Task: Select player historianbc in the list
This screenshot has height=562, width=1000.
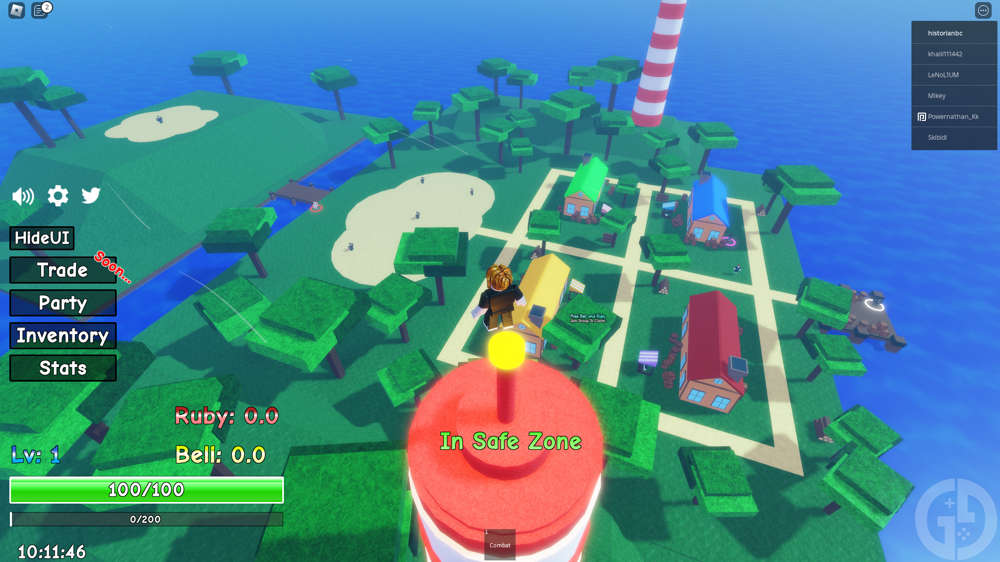Action: pos(954,32)
